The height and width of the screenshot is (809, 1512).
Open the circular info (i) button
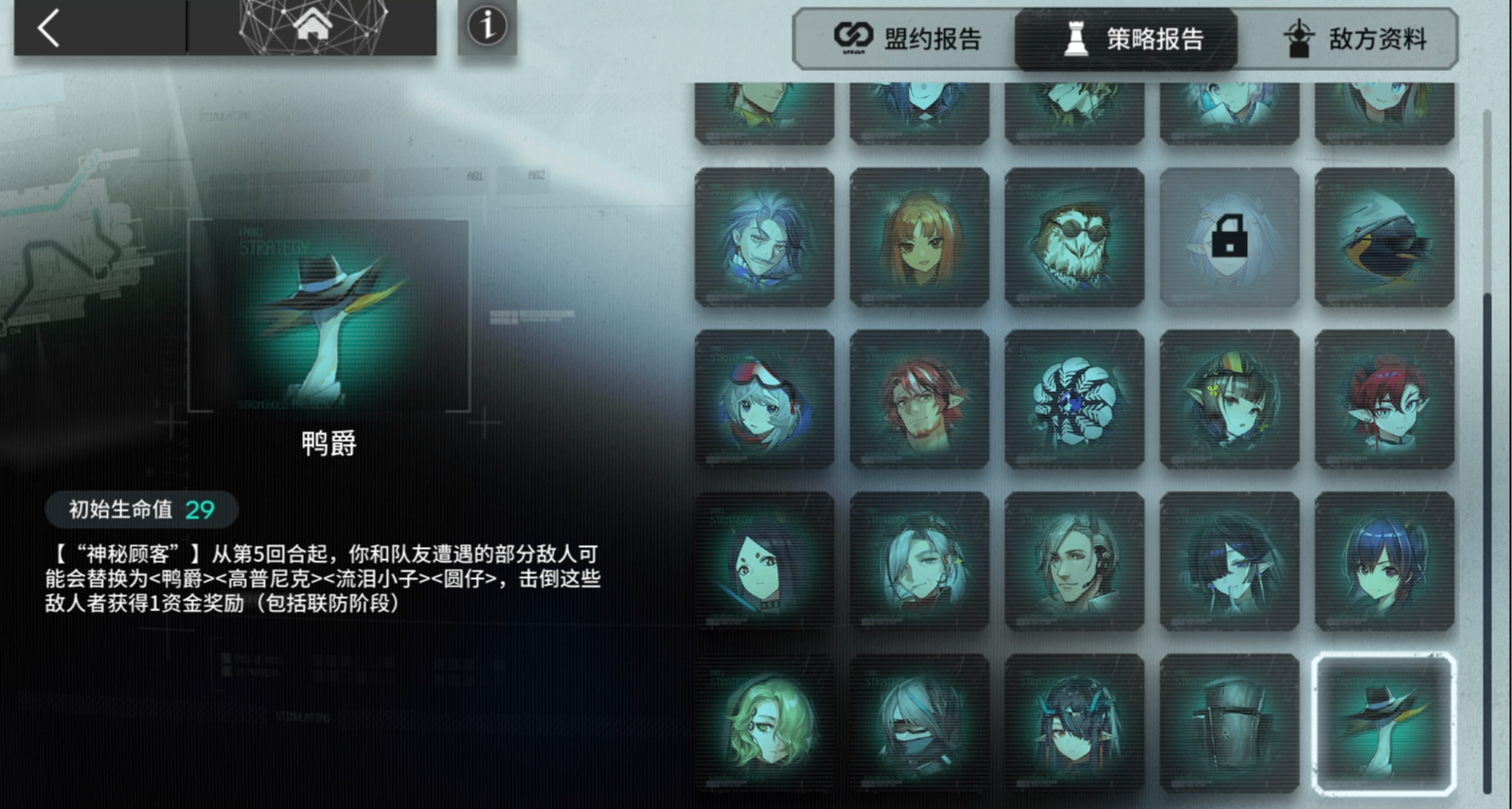tap(487, 28)
